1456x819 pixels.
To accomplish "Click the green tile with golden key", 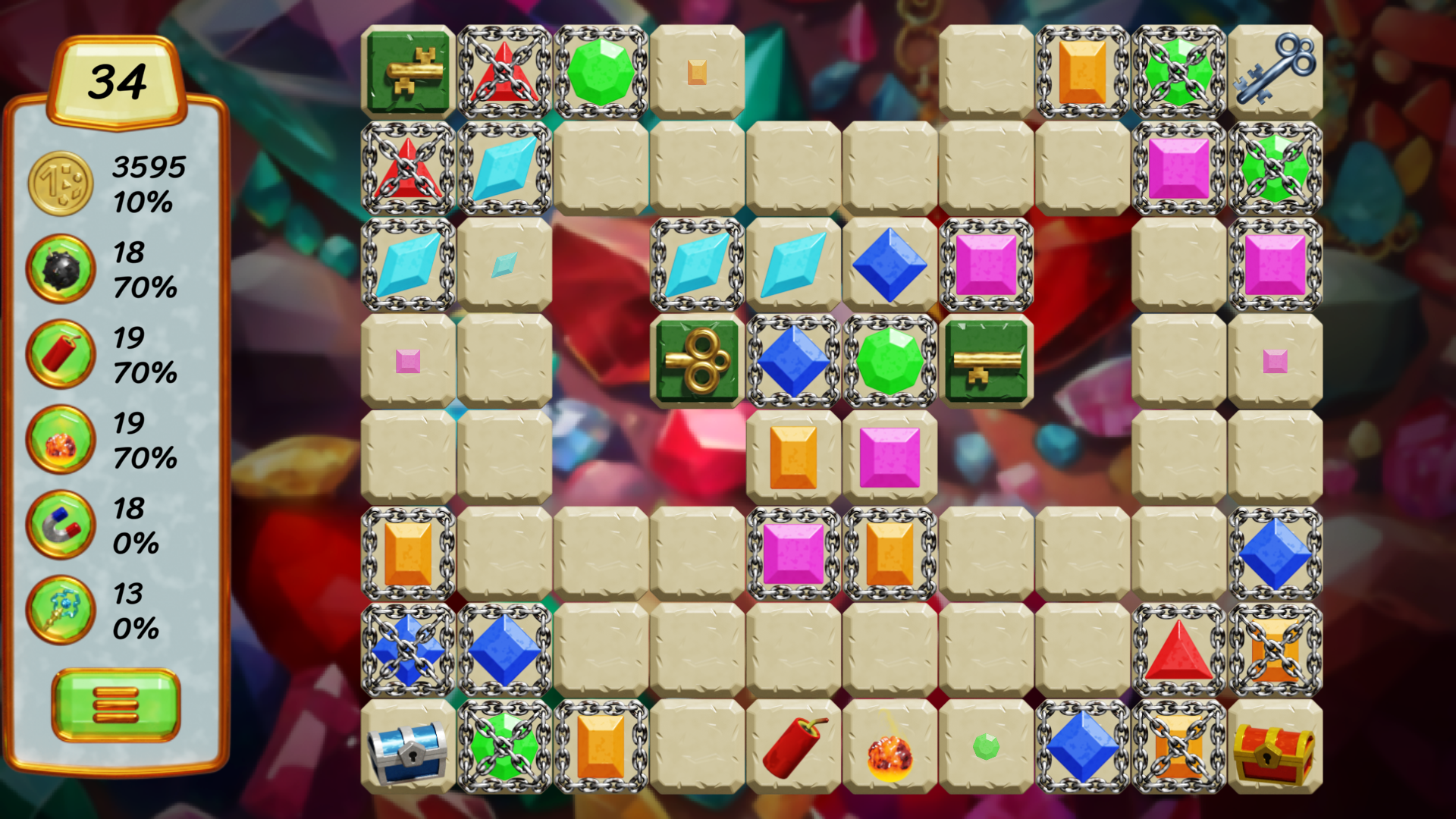I will click(x=408, y=72).
